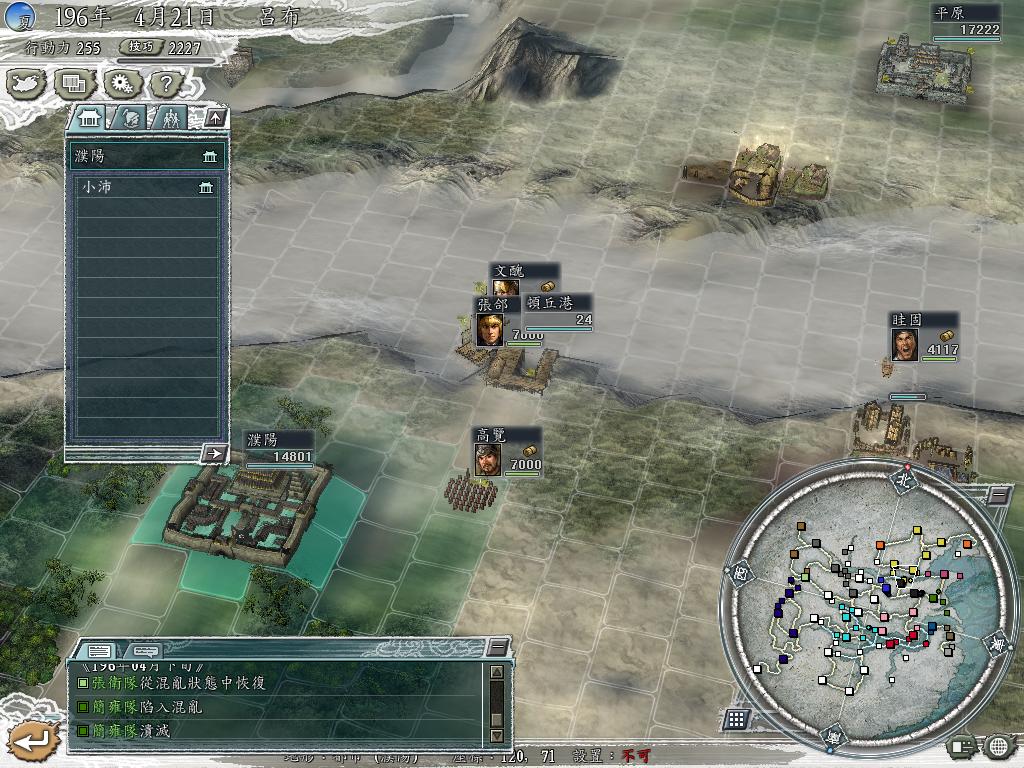Minimize the circular minimap
The image size is (1024, 768).
click(999, 494)
